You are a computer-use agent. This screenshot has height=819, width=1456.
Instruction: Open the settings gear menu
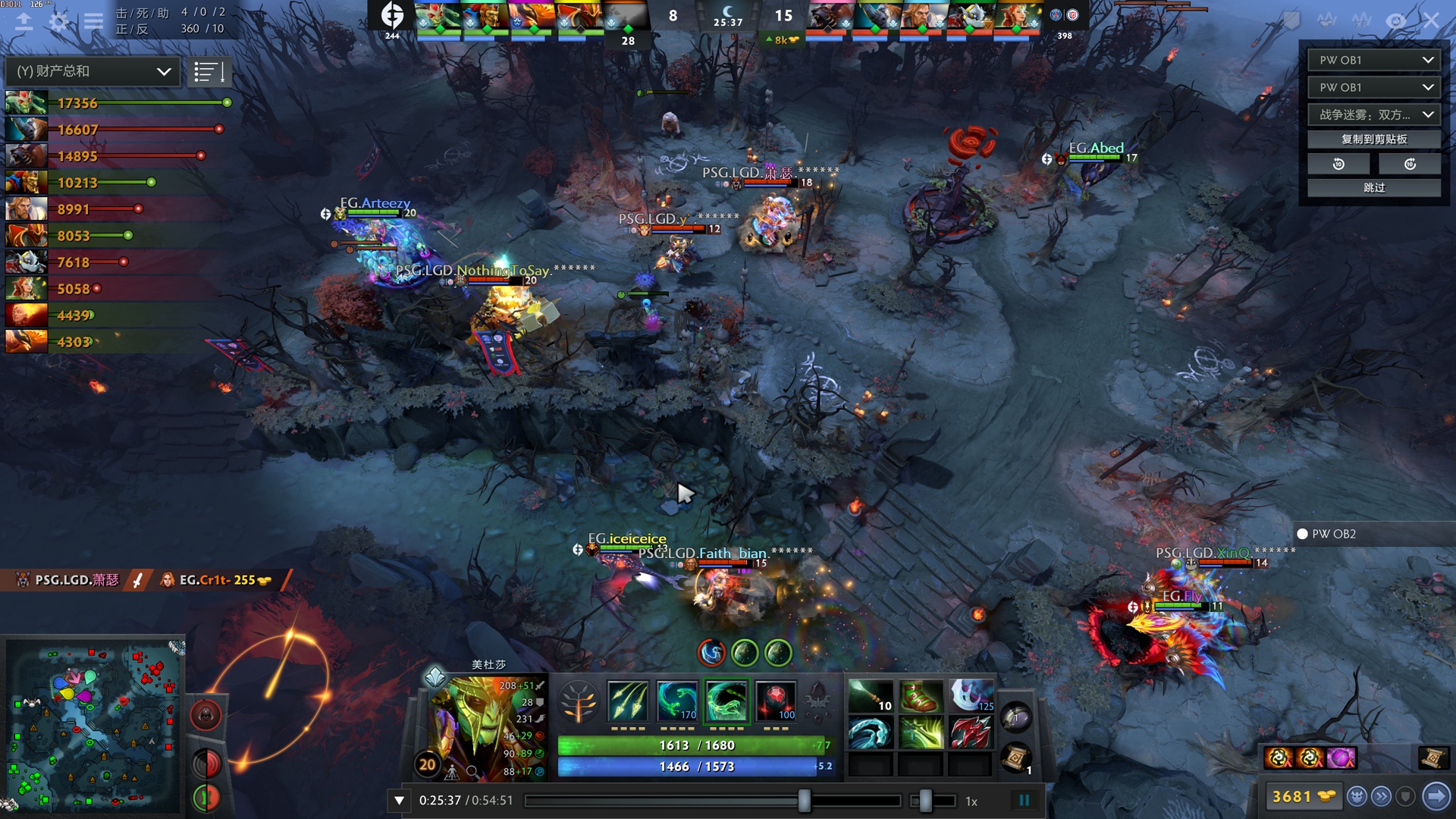tap(58, 21)
